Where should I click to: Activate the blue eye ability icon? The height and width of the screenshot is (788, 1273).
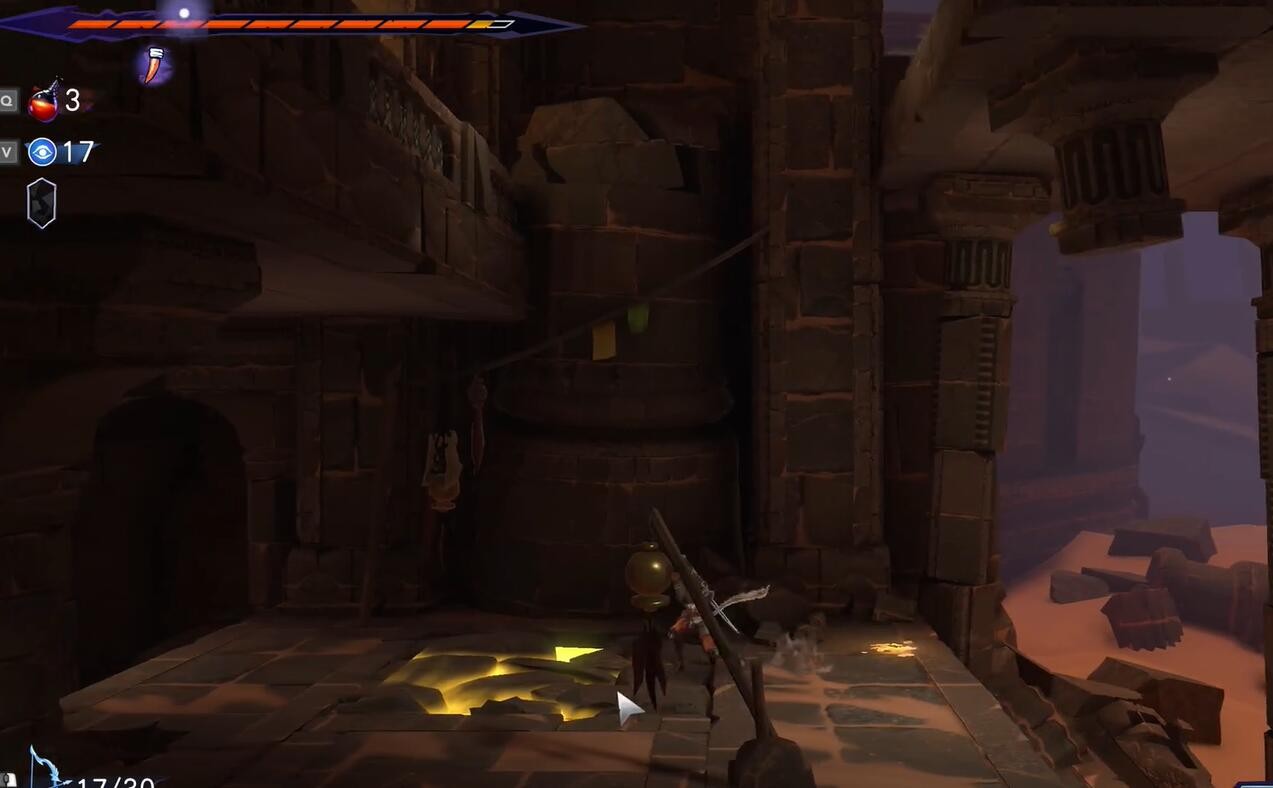click(x=42, y=152)
